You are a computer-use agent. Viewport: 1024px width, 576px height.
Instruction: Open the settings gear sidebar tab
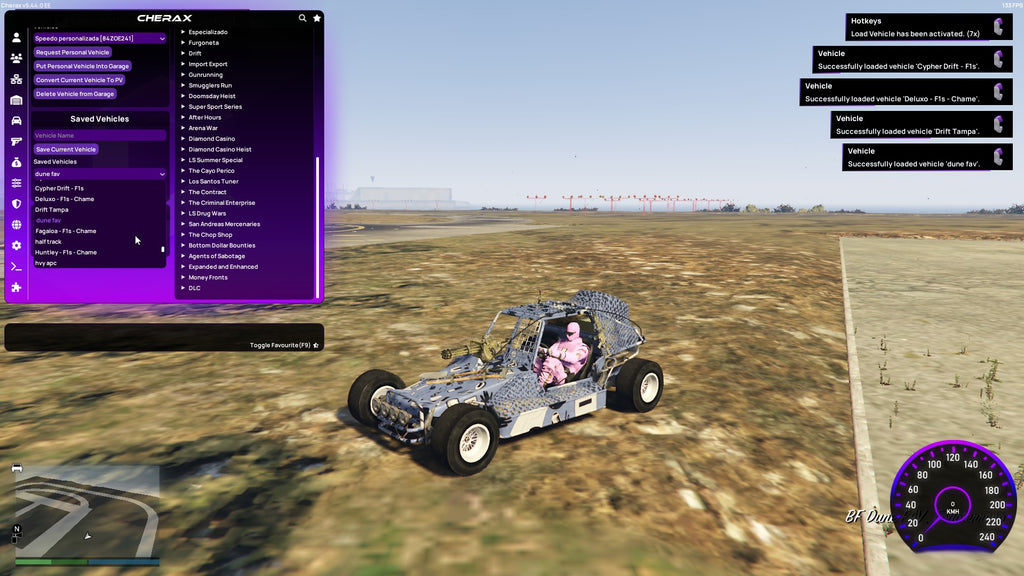tap(16, 246)
